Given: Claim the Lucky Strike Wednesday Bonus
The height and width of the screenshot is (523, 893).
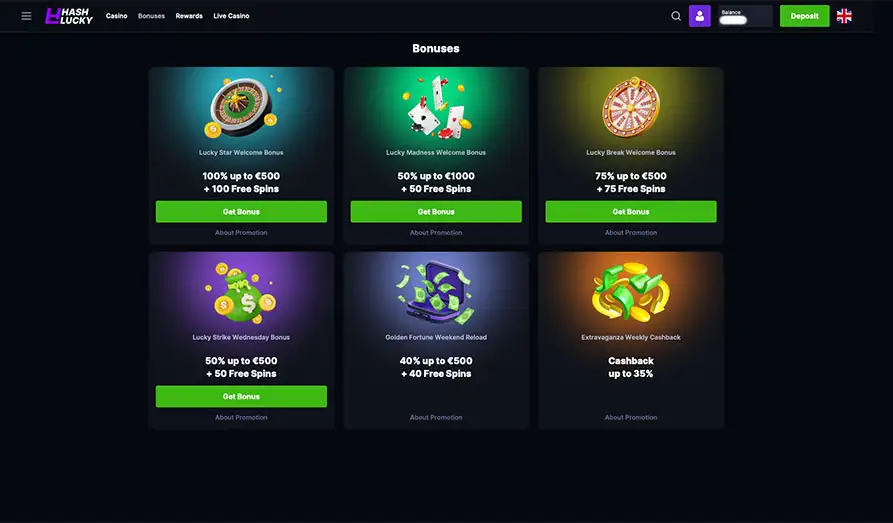Looking at the screenshot, I should point(241,397).
